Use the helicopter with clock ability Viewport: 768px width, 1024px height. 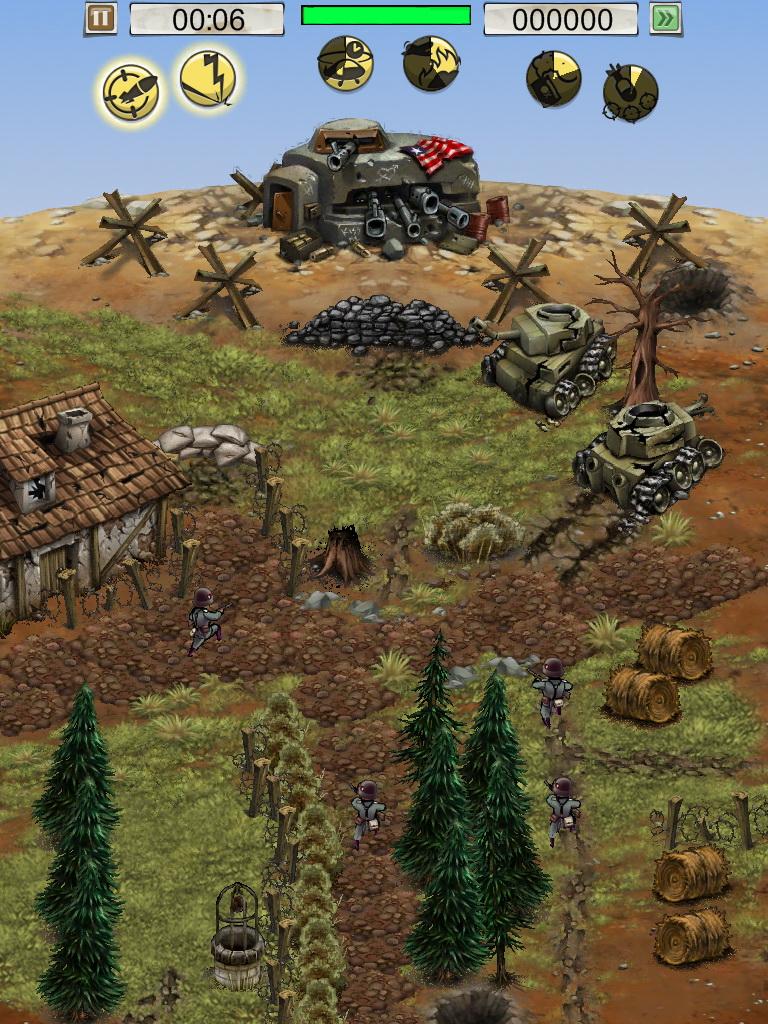[346, 63]
